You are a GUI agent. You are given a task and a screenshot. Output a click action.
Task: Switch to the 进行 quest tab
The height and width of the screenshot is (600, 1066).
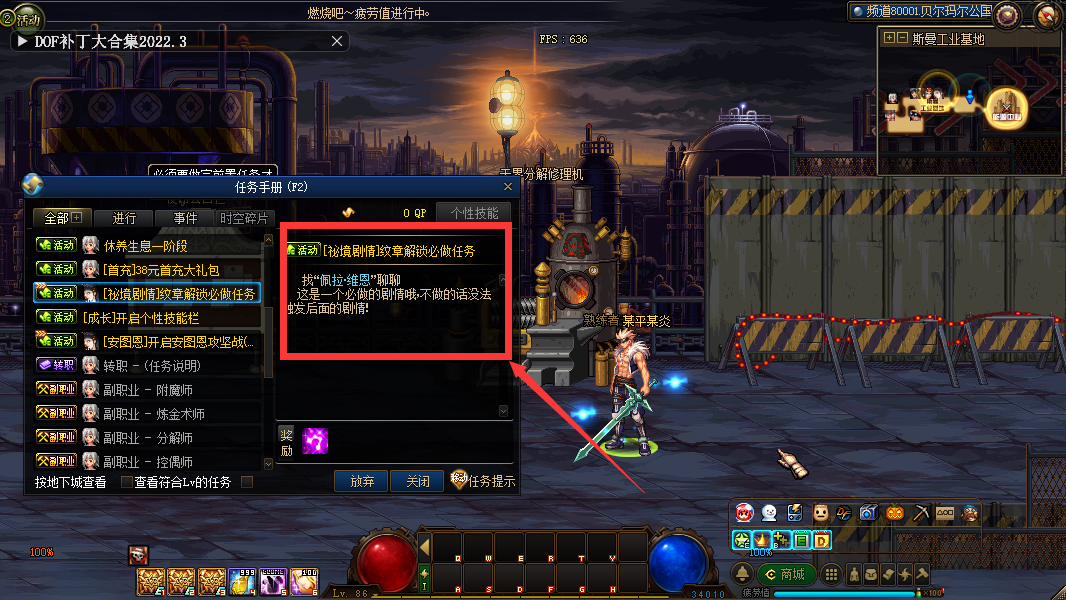click(125, 218)
